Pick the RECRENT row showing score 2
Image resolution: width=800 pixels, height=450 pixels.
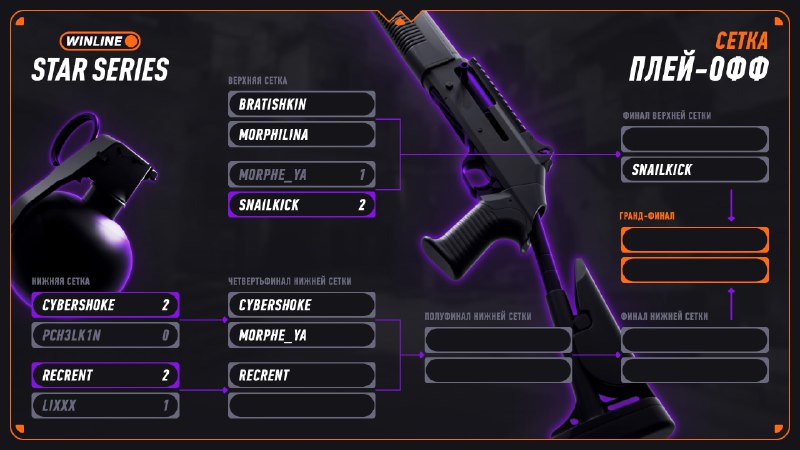click(105, 375)
